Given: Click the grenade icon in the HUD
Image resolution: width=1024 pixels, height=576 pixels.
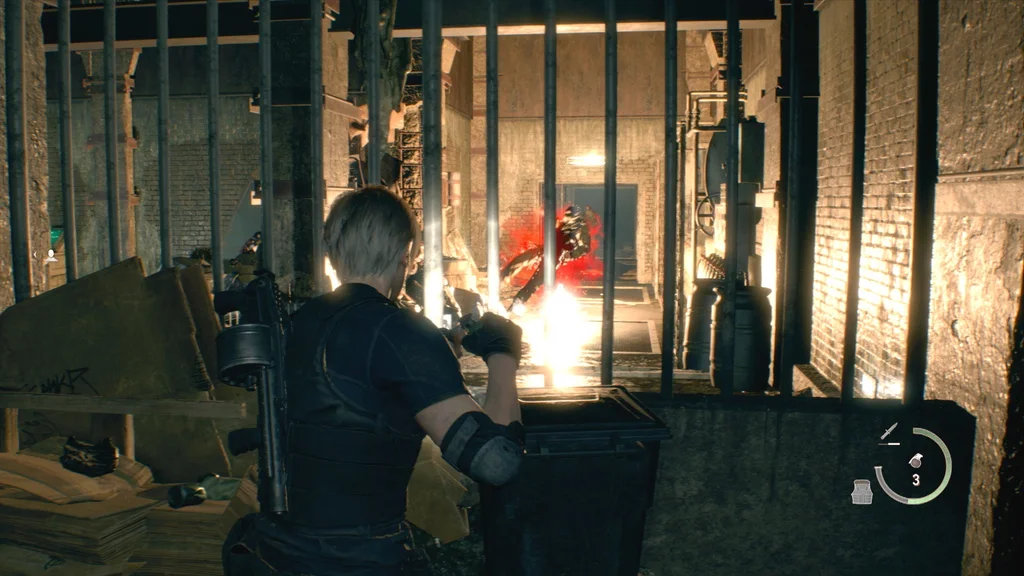Looking at the screenshot, I should point(915,460).
